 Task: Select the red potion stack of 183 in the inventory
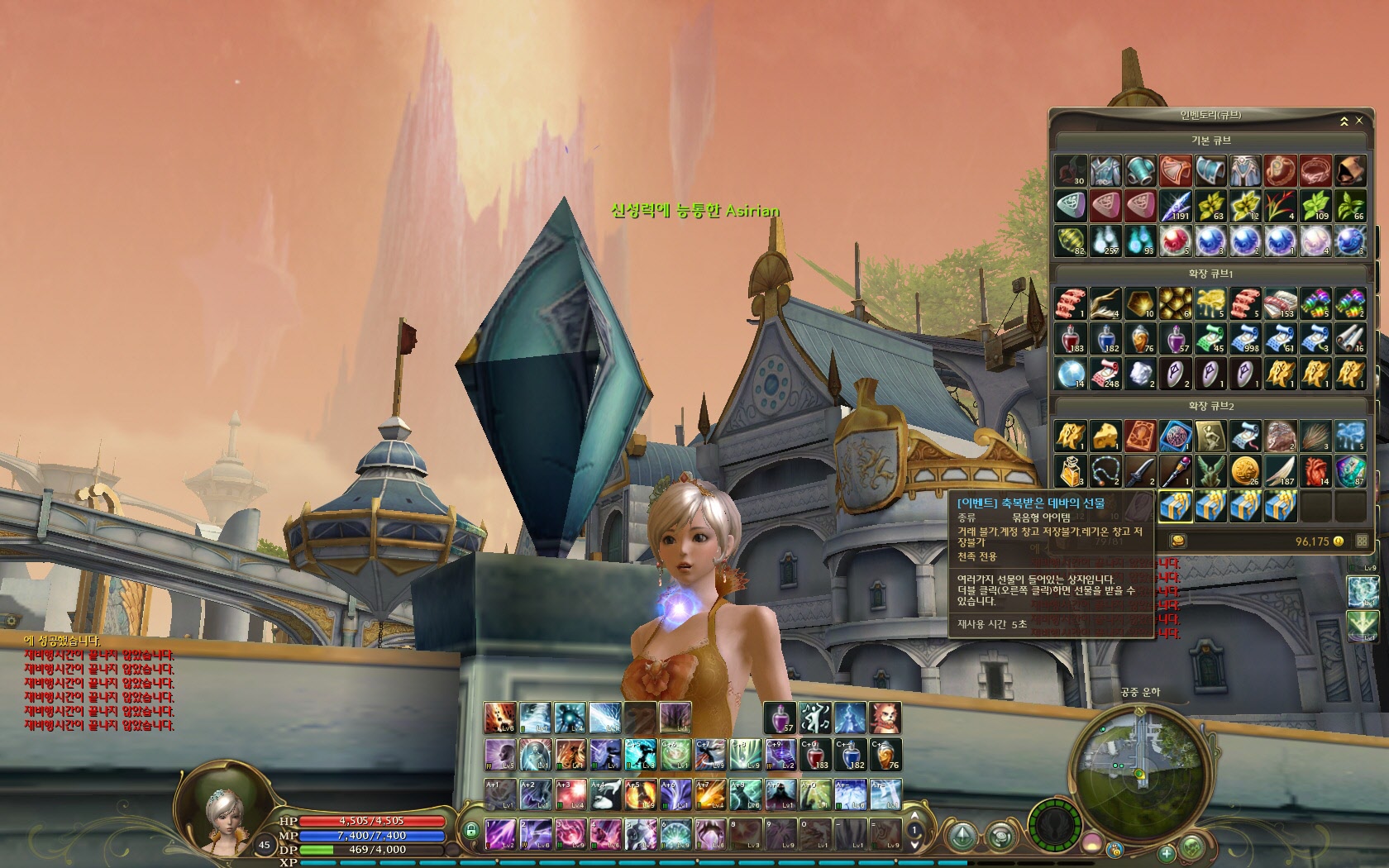1072,338
